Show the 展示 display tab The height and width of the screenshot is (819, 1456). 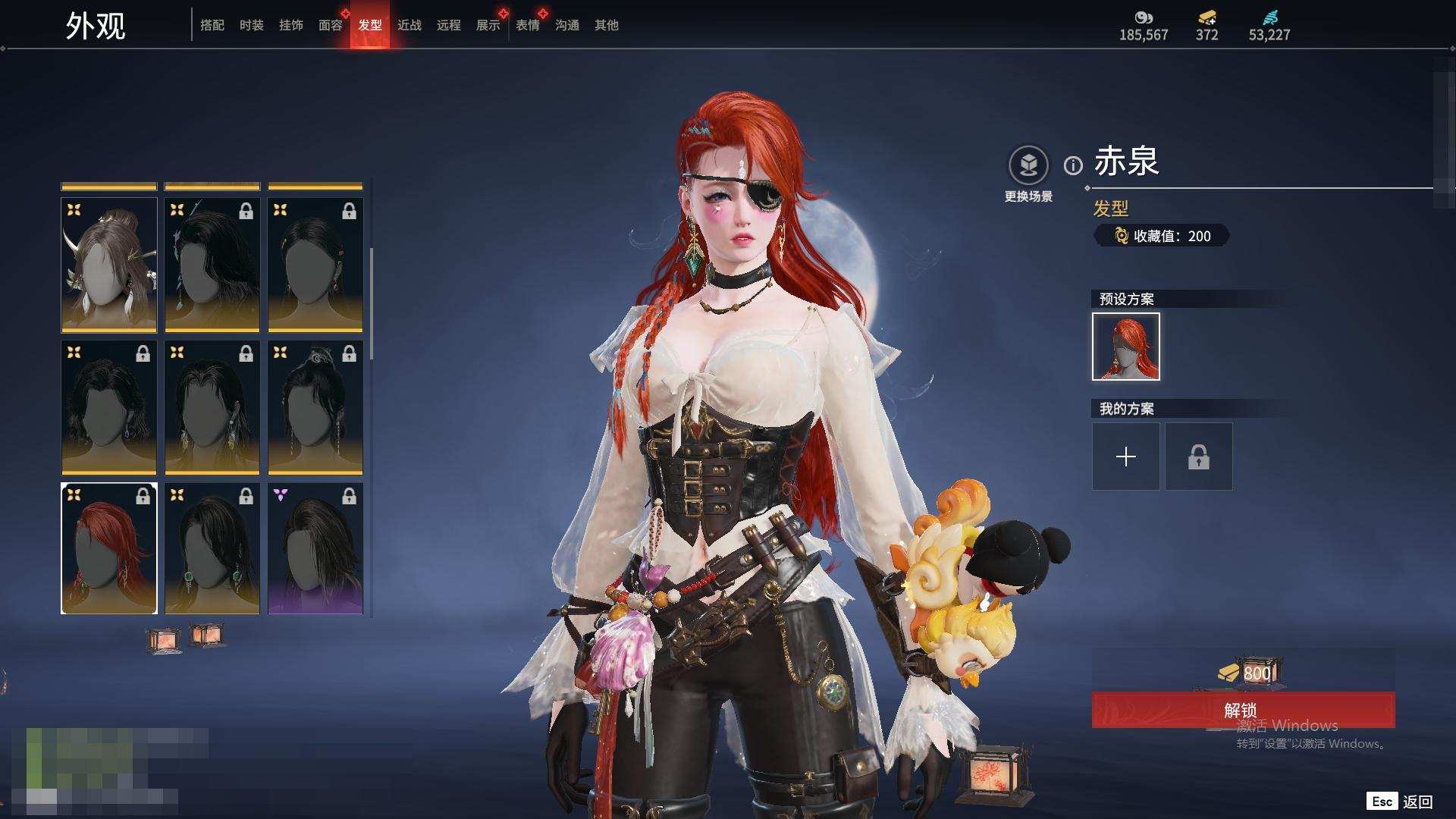tap(488, 25)
